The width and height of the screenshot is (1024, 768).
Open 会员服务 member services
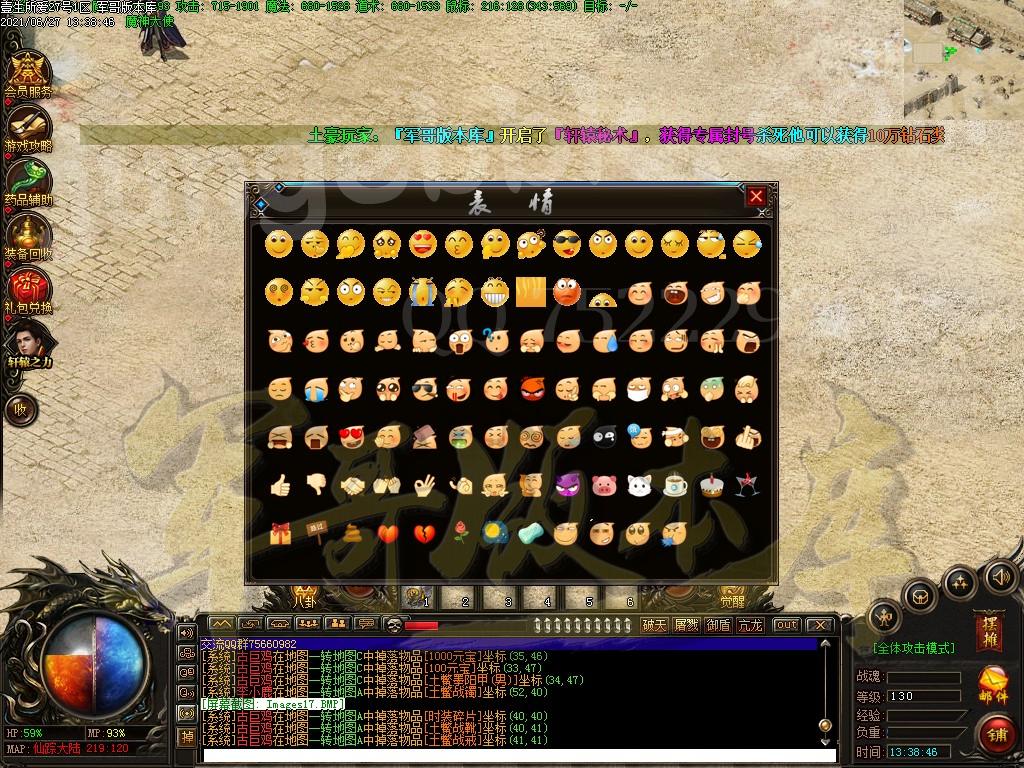28,72
